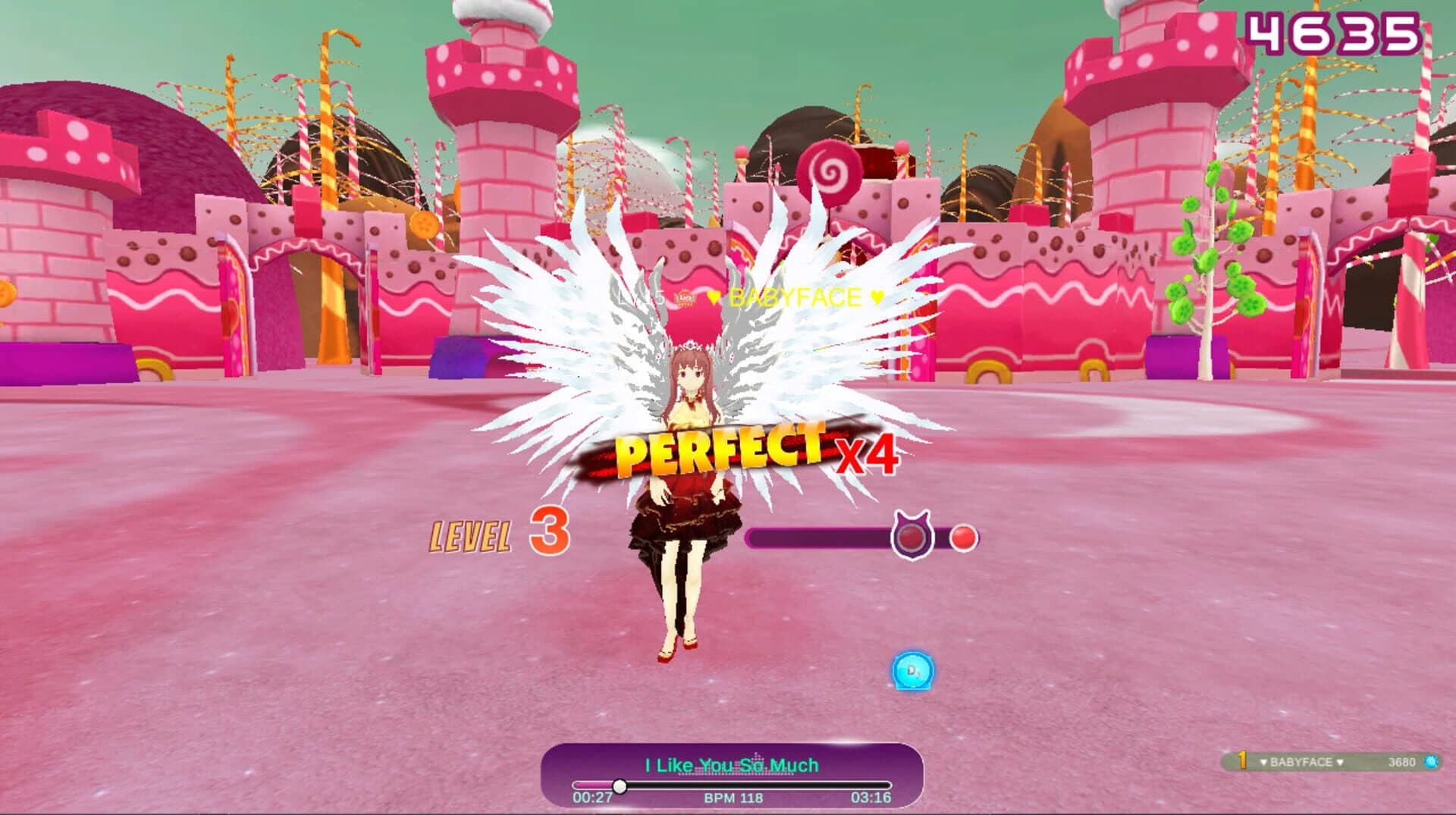Expand the right arrow on BABYFACE scoreboard entry
Screen dimensions: 1456x815
click(1340, 761)
